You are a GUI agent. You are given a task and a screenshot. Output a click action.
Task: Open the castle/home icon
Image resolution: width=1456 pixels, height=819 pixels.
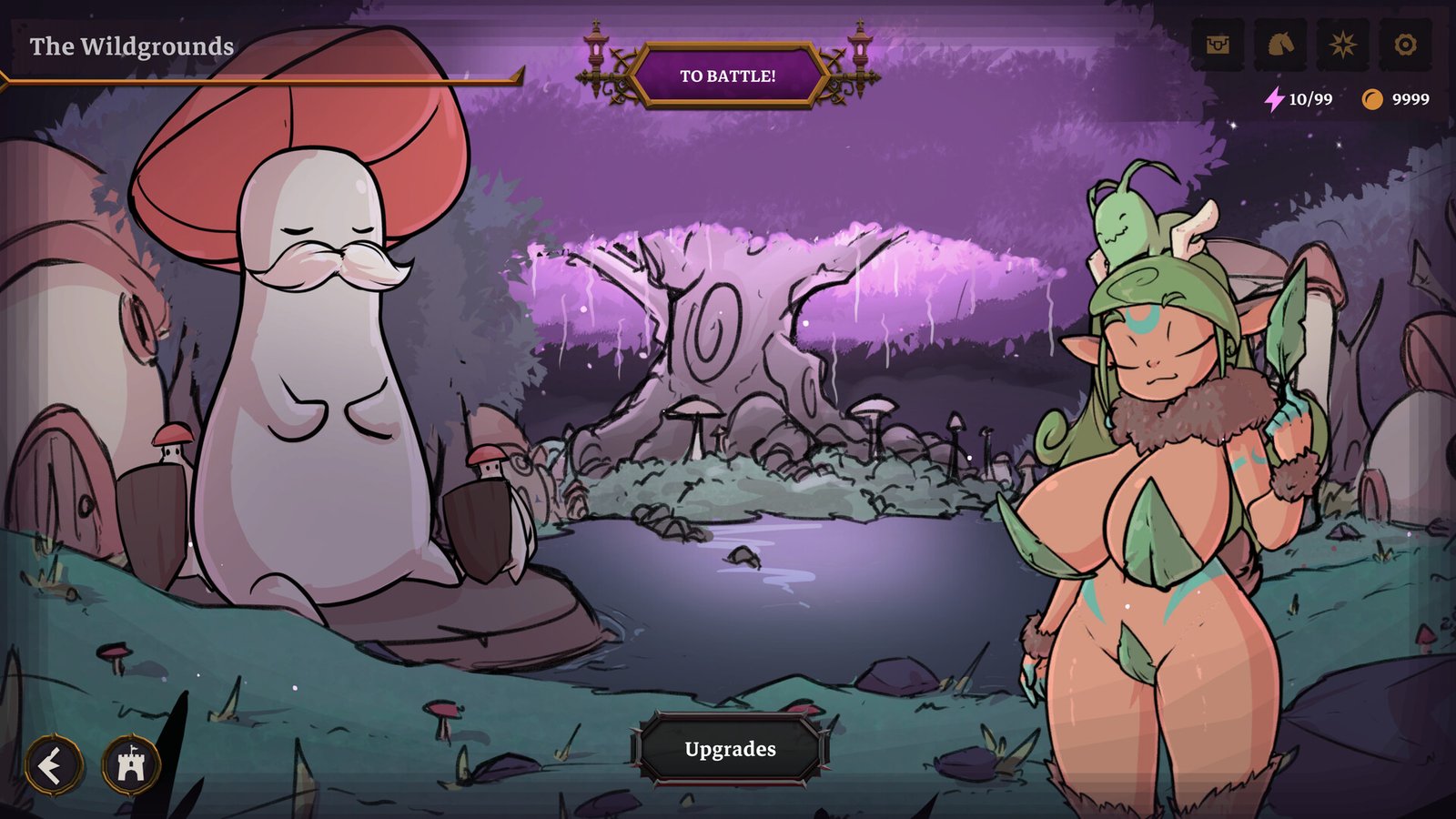pos(130,765)
